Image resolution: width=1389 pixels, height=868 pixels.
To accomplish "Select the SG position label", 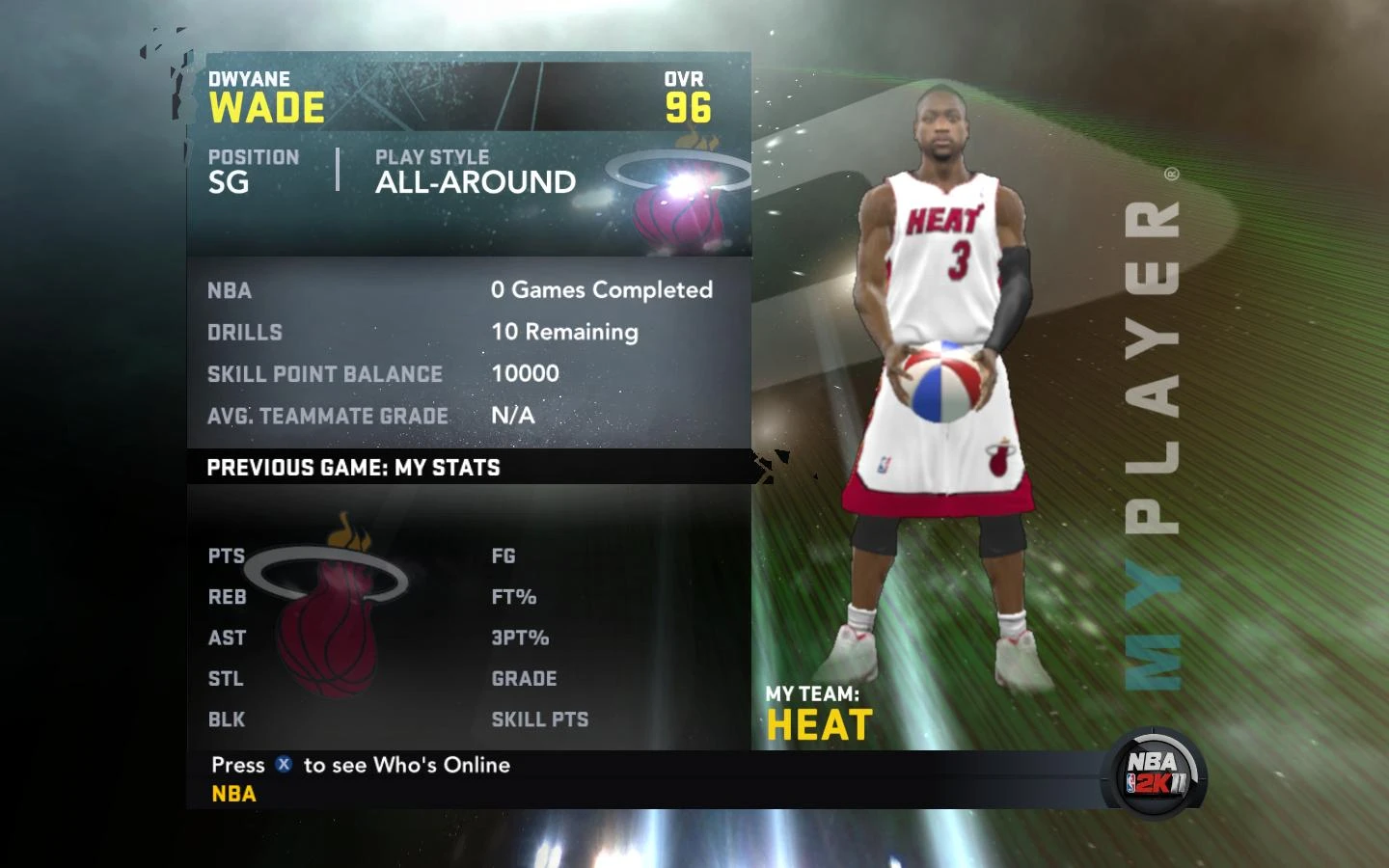I will click(230, 182).
